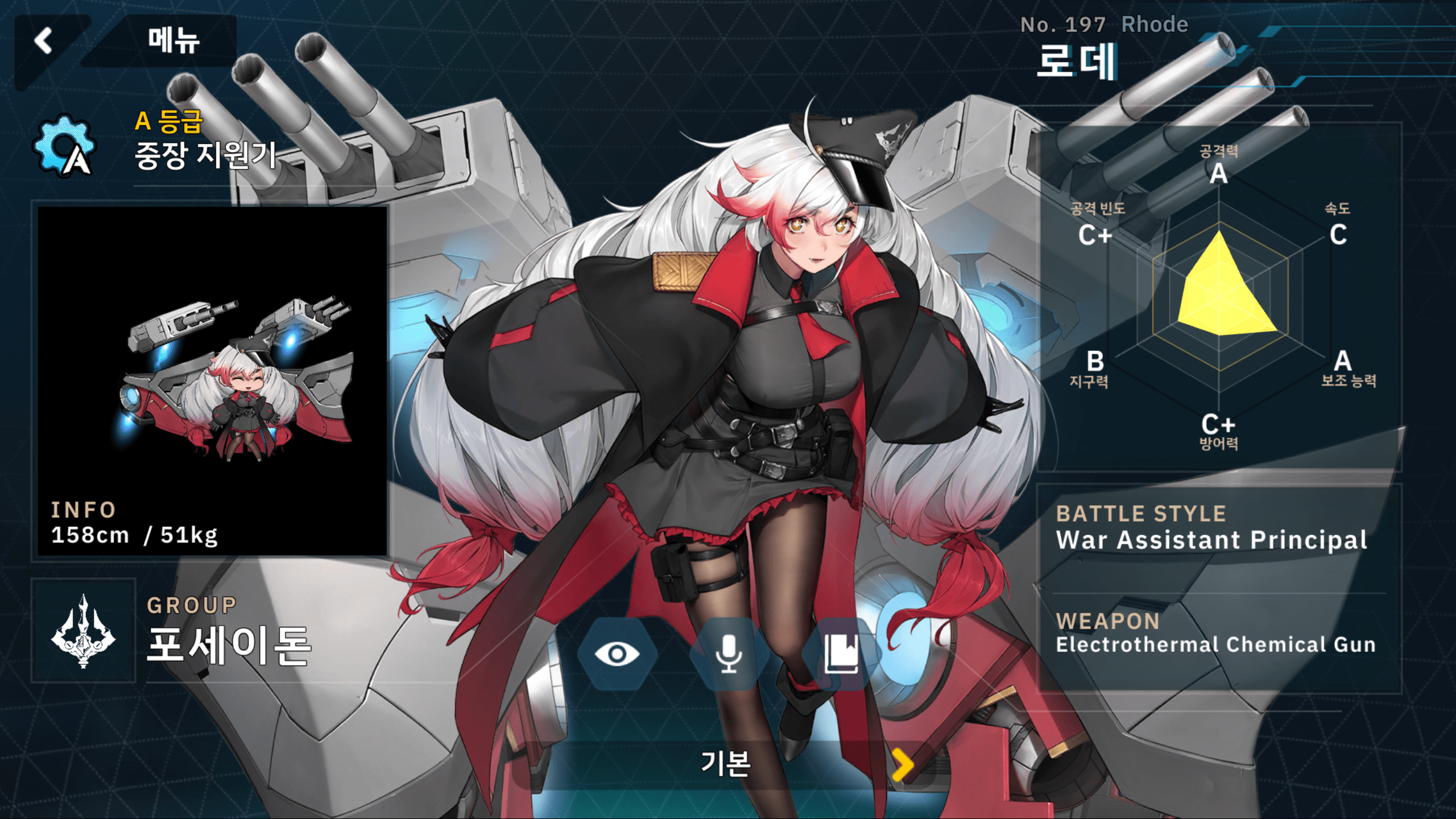Go back with the arrow button
Screen dimensions: 1456x819
point(44,41)
